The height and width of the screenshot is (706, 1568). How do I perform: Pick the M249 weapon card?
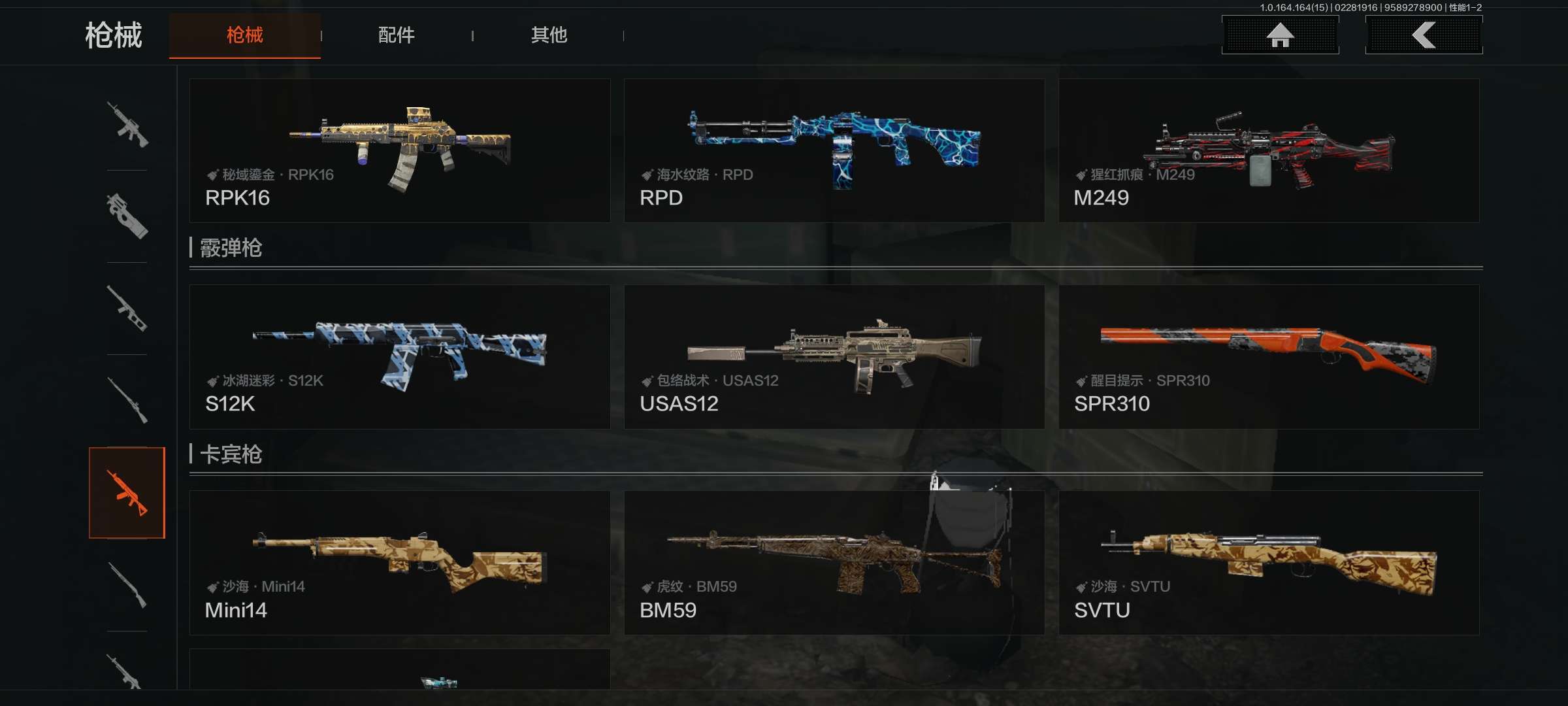1268,150
